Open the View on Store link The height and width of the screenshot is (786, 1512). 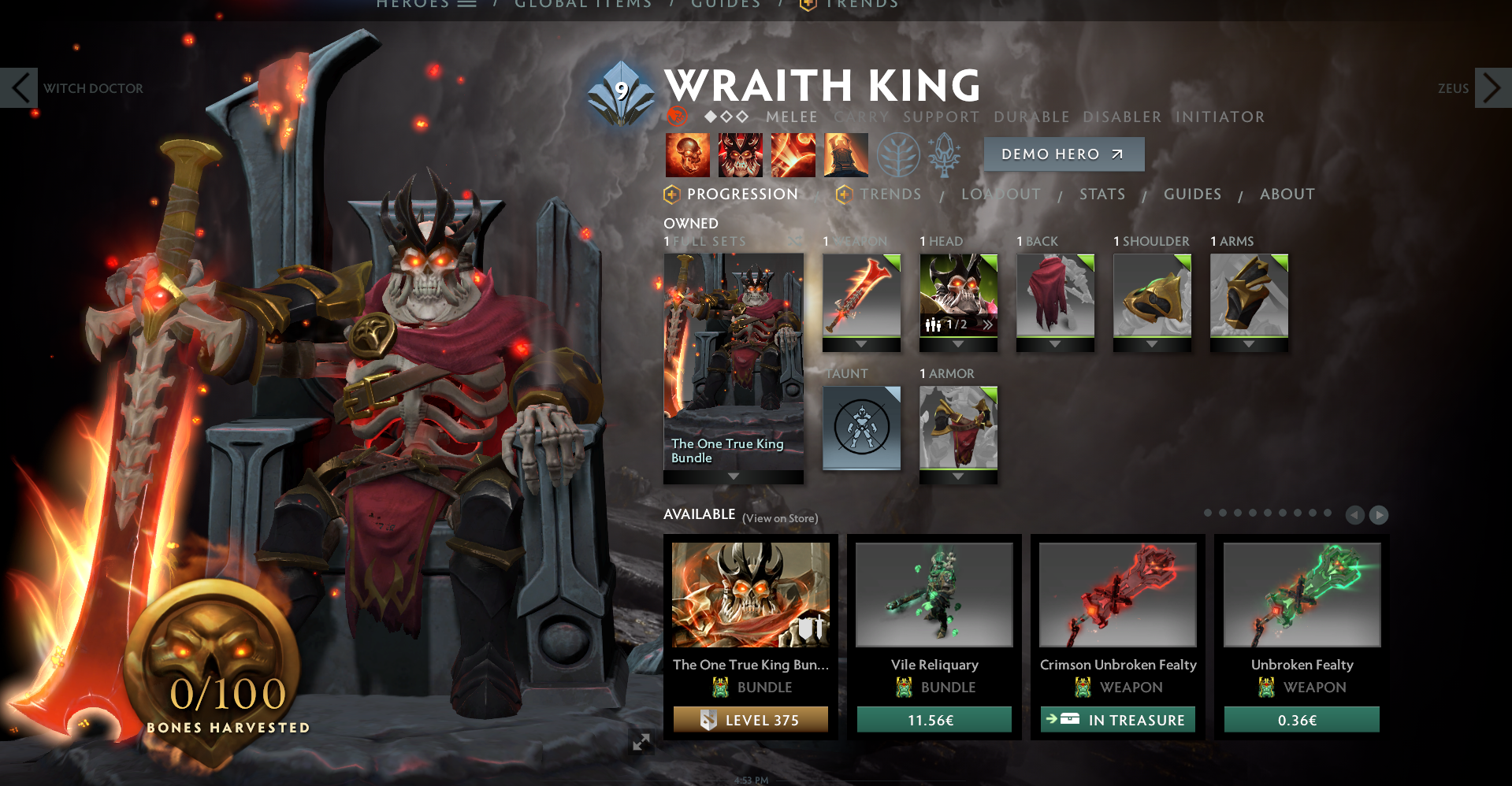(x=780, y=518)
